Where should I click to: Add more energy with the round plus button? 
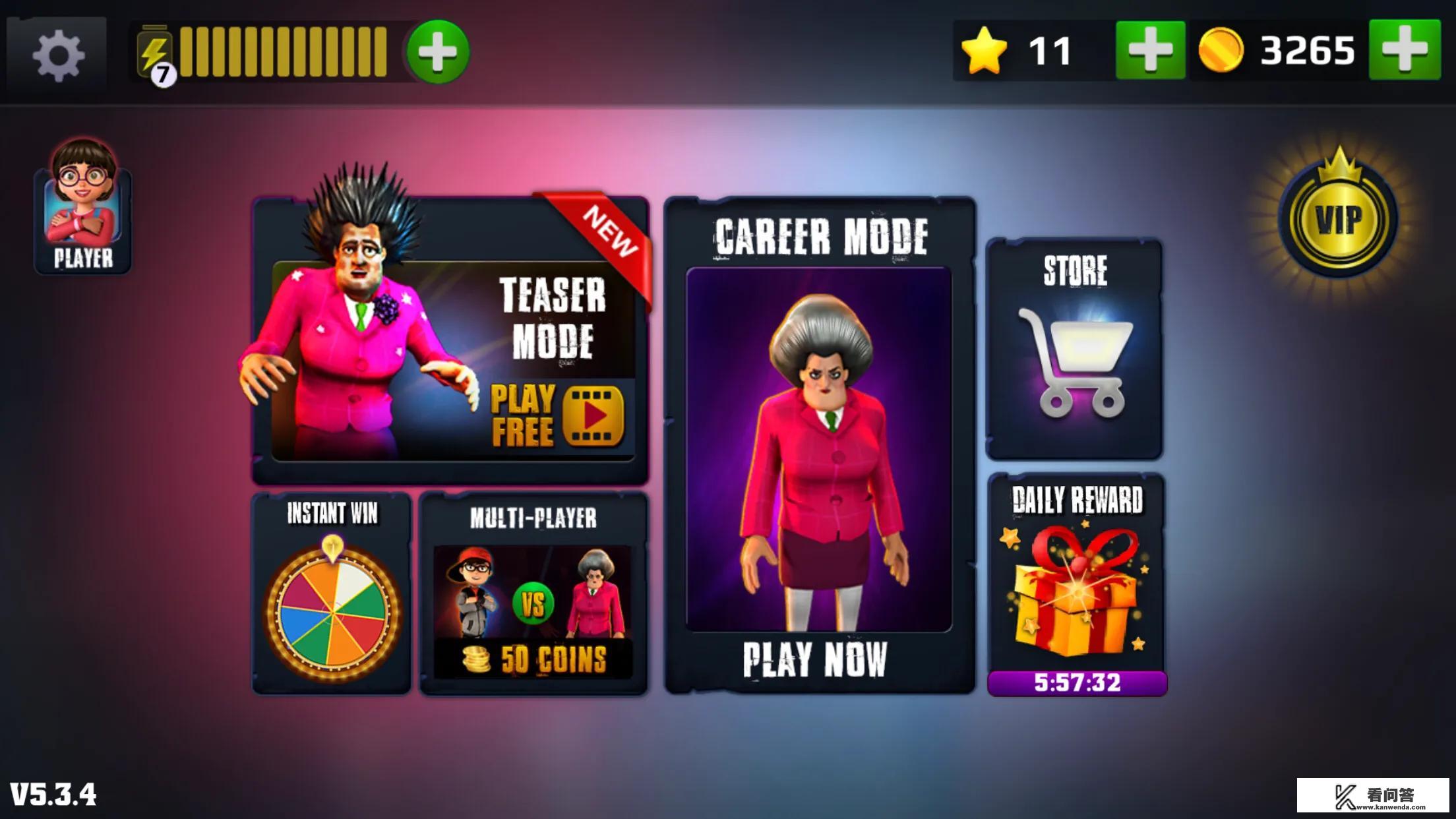pyautogui.click(x=438, y=52)
